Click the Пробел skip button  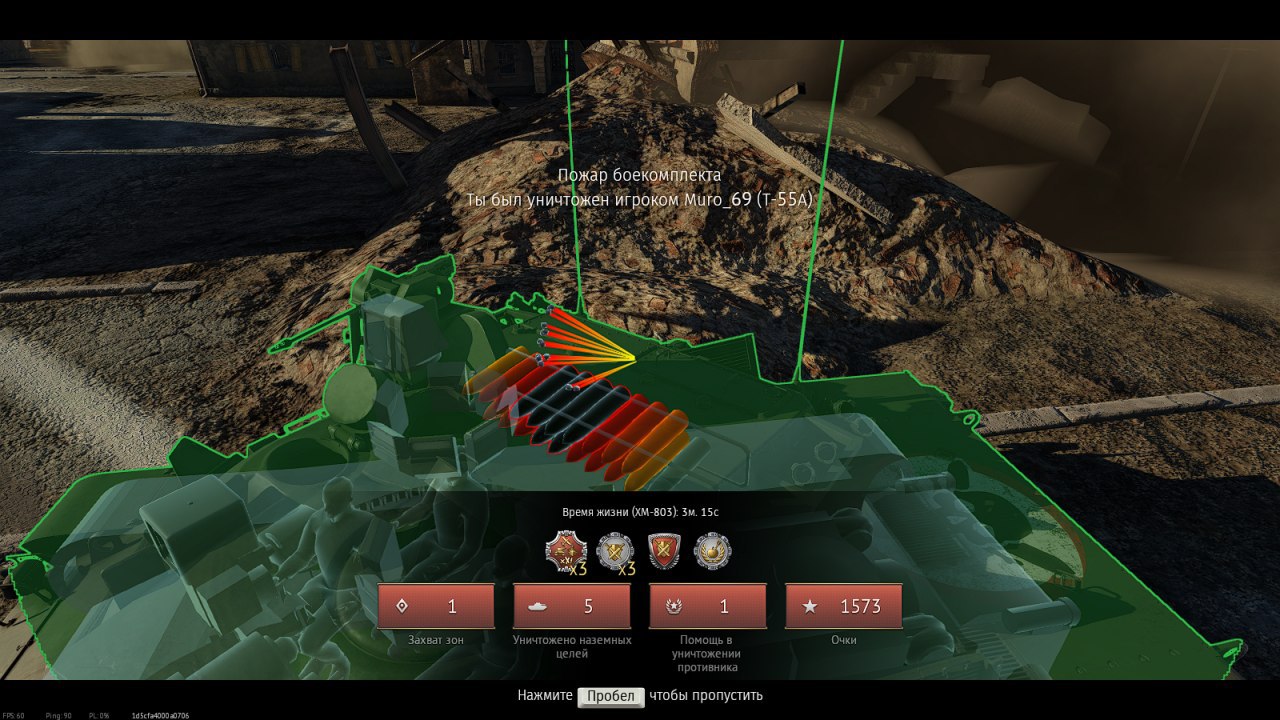[x=611, y=696]
